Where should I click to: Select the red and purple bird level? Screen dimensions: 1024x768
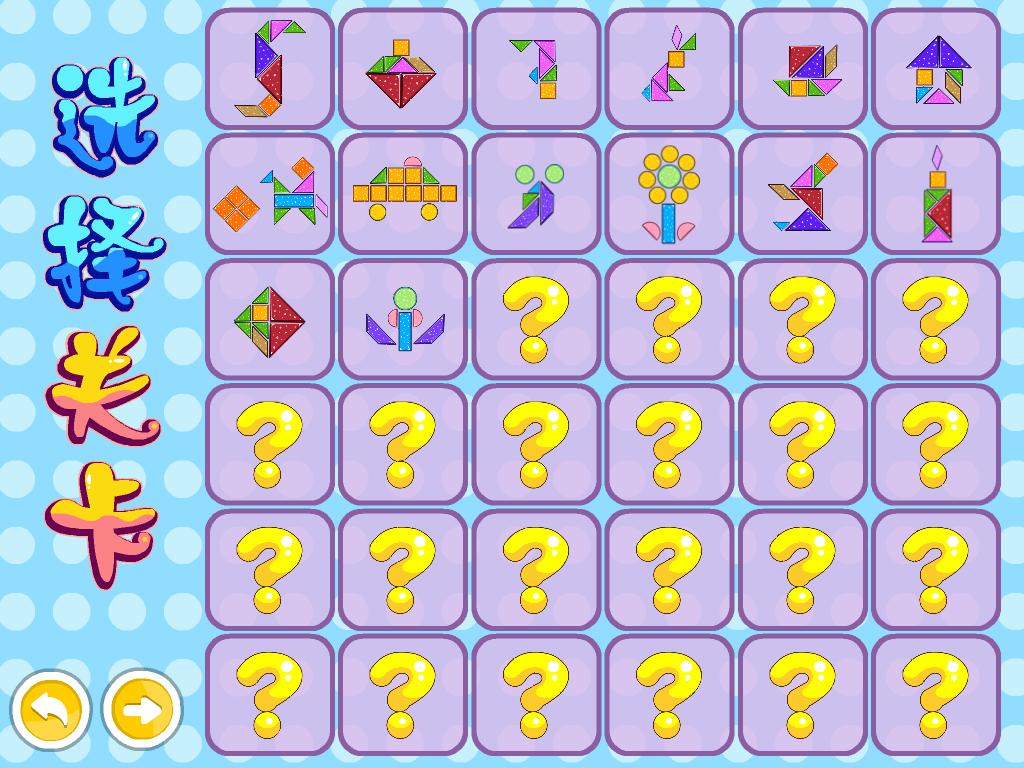802,194
